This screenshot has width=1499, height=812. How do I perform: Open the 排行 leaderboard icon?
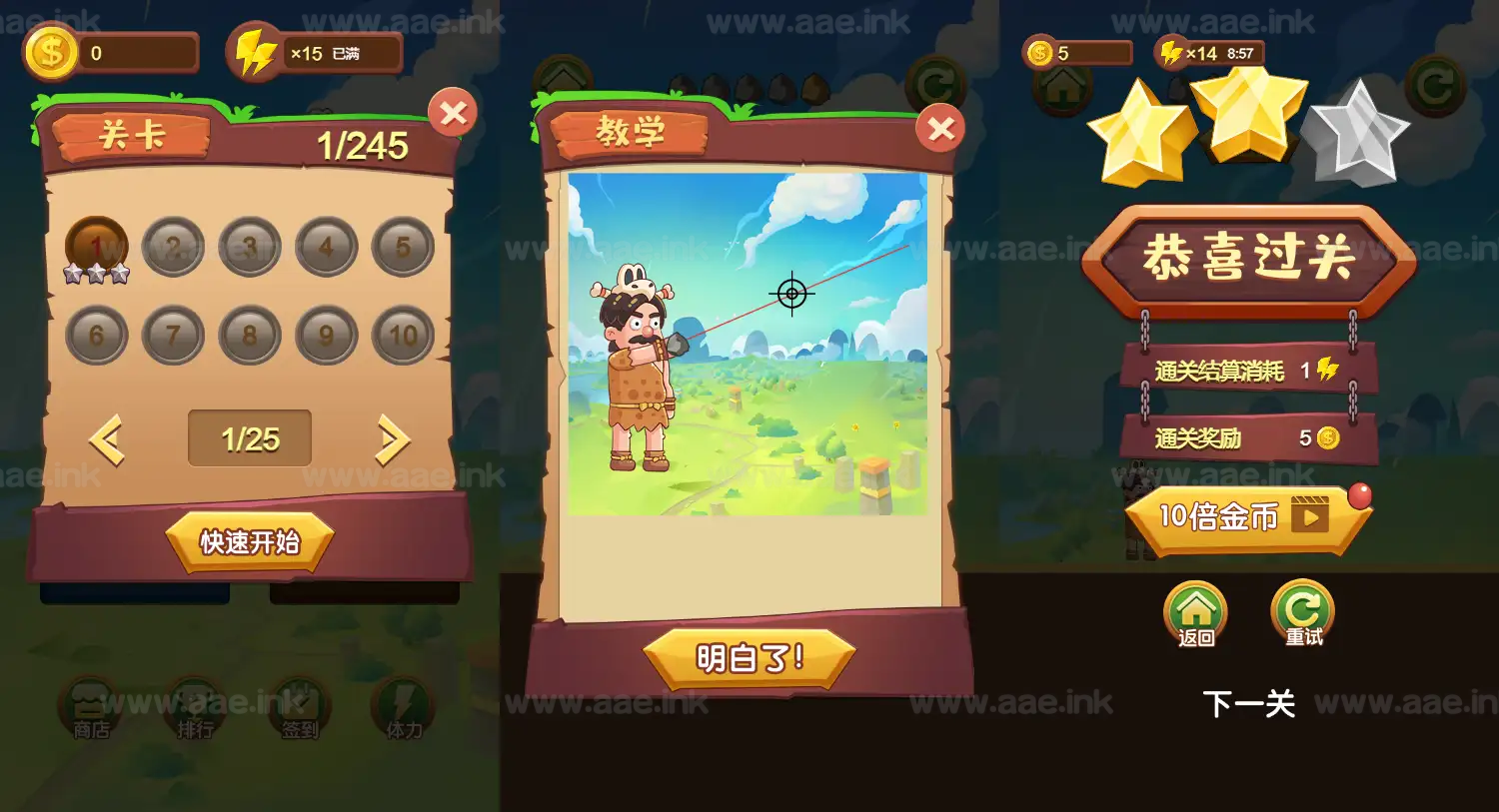[194, 712]
